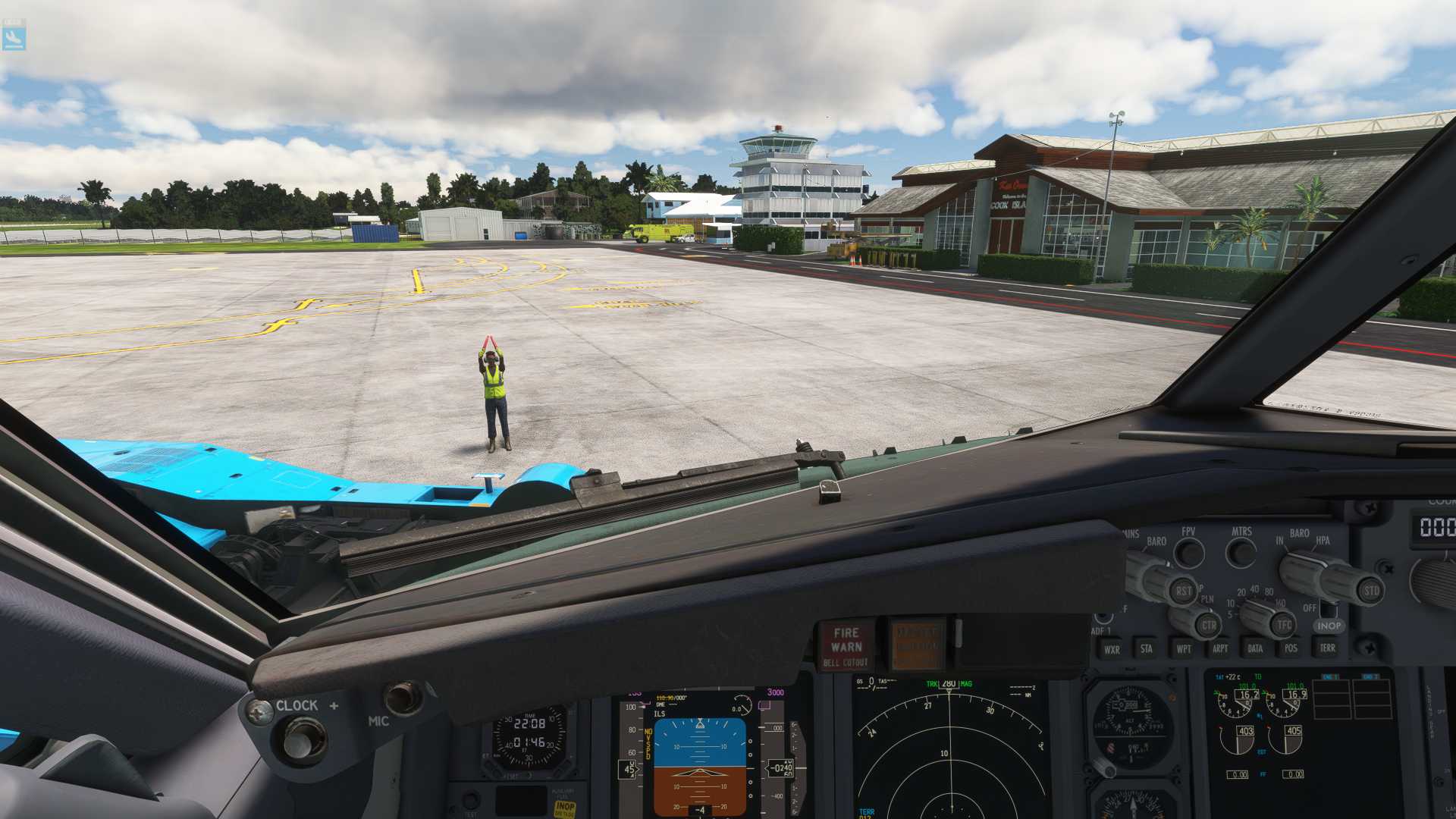Screen dimensions: 1456x819
Task: Toggle the WPT waypoints map button
Action: click(x=1183, y=648)
